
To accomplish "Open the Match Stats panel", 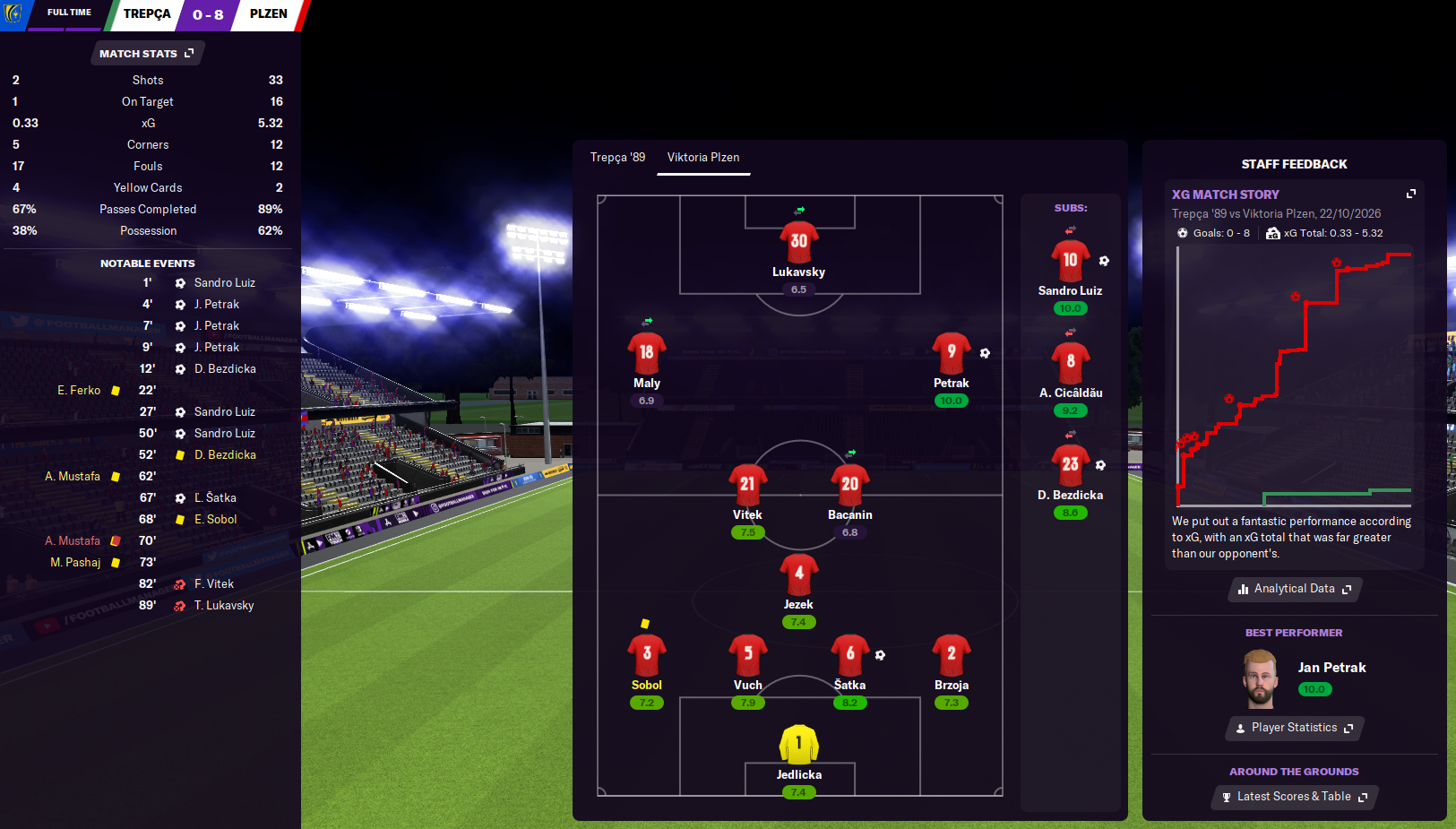I will pos(147,54).
